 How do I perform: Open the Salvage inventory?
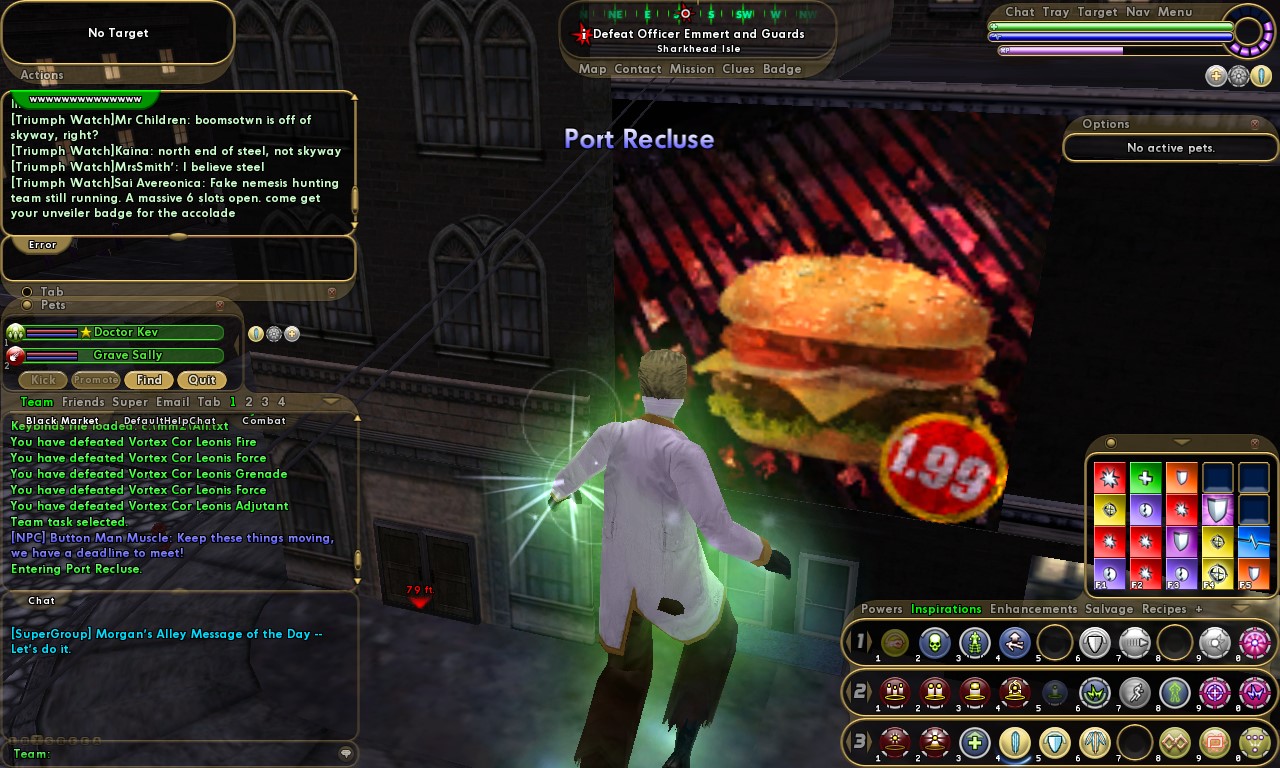tap(1109, 609)
